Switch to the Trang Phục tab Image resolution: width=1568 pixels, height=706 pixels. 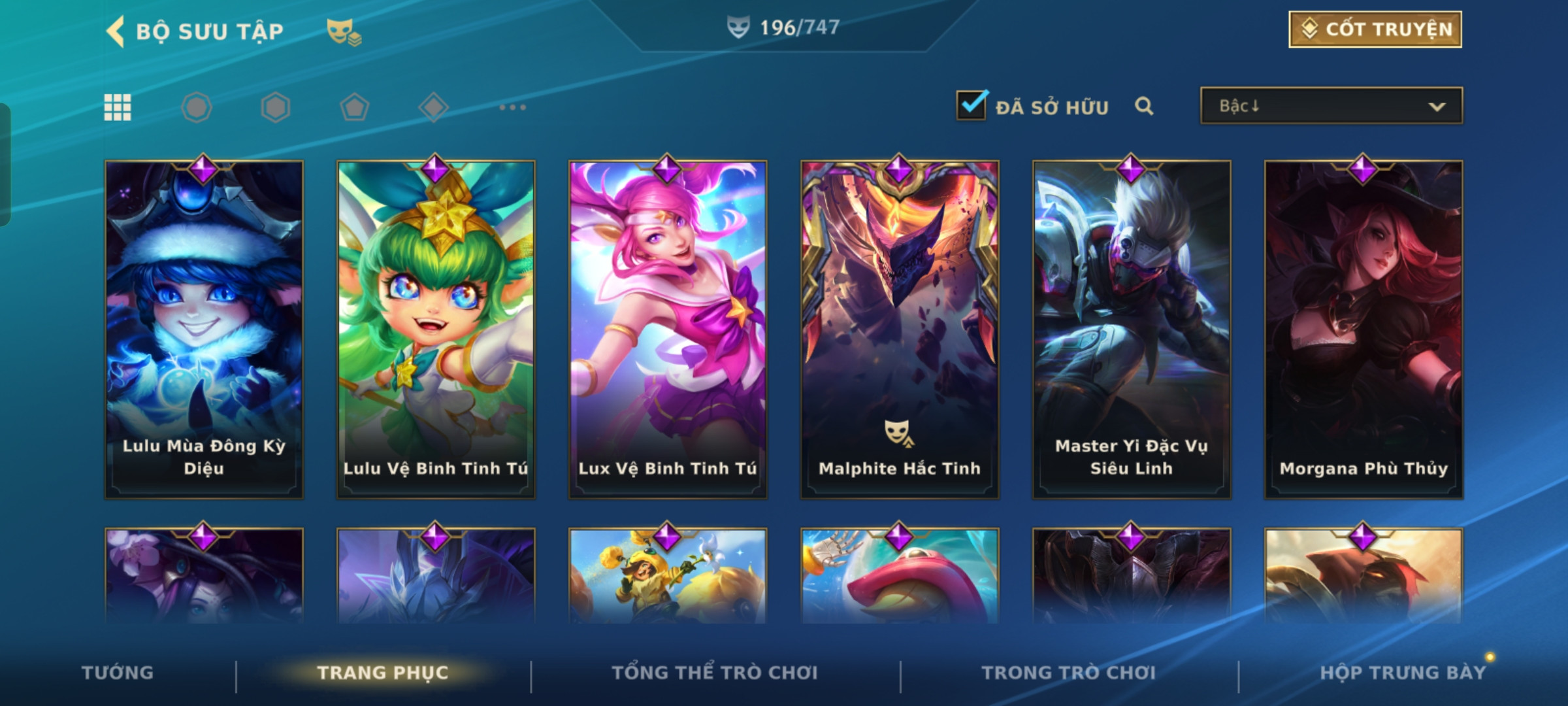(x=383, y=673)
